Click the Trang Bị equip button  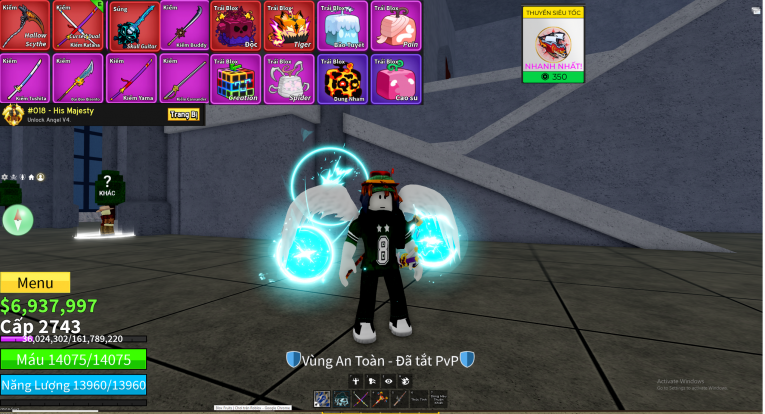pyautogui.click(x=184, y=115)
